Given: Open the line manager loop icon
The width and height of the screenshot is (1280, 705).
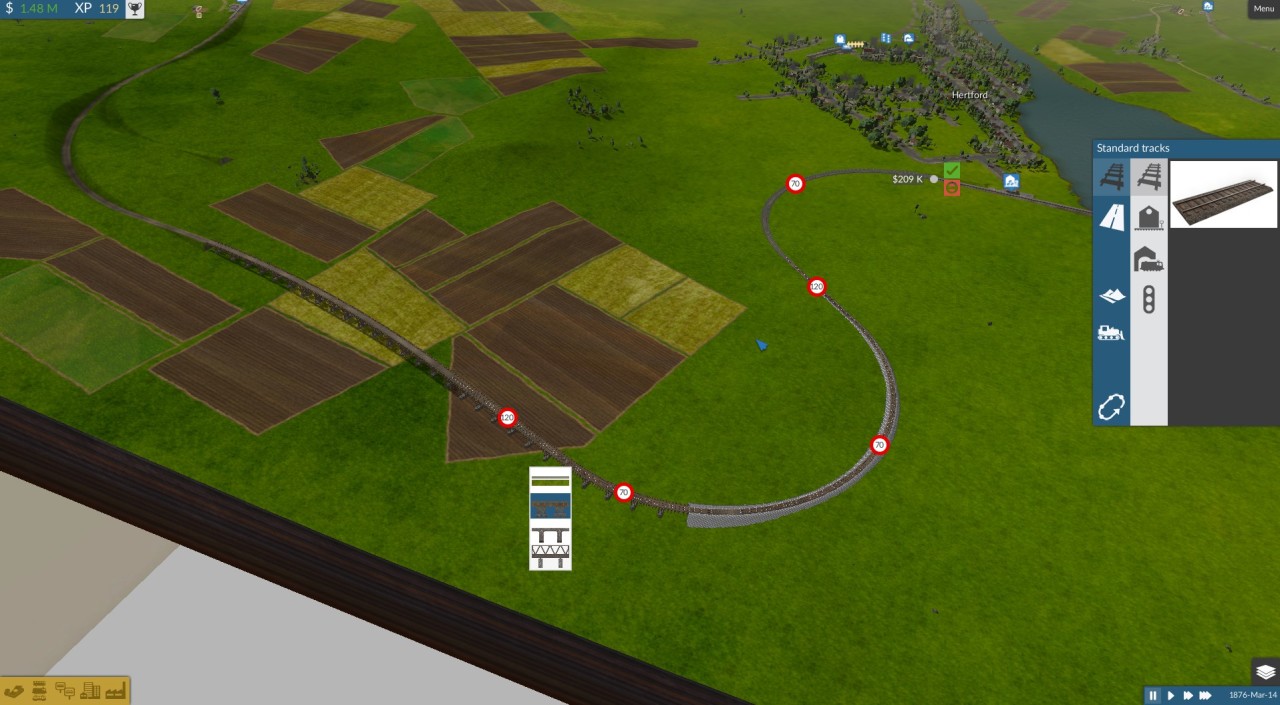Looking at the screenshot, I should click(1111, 406).
